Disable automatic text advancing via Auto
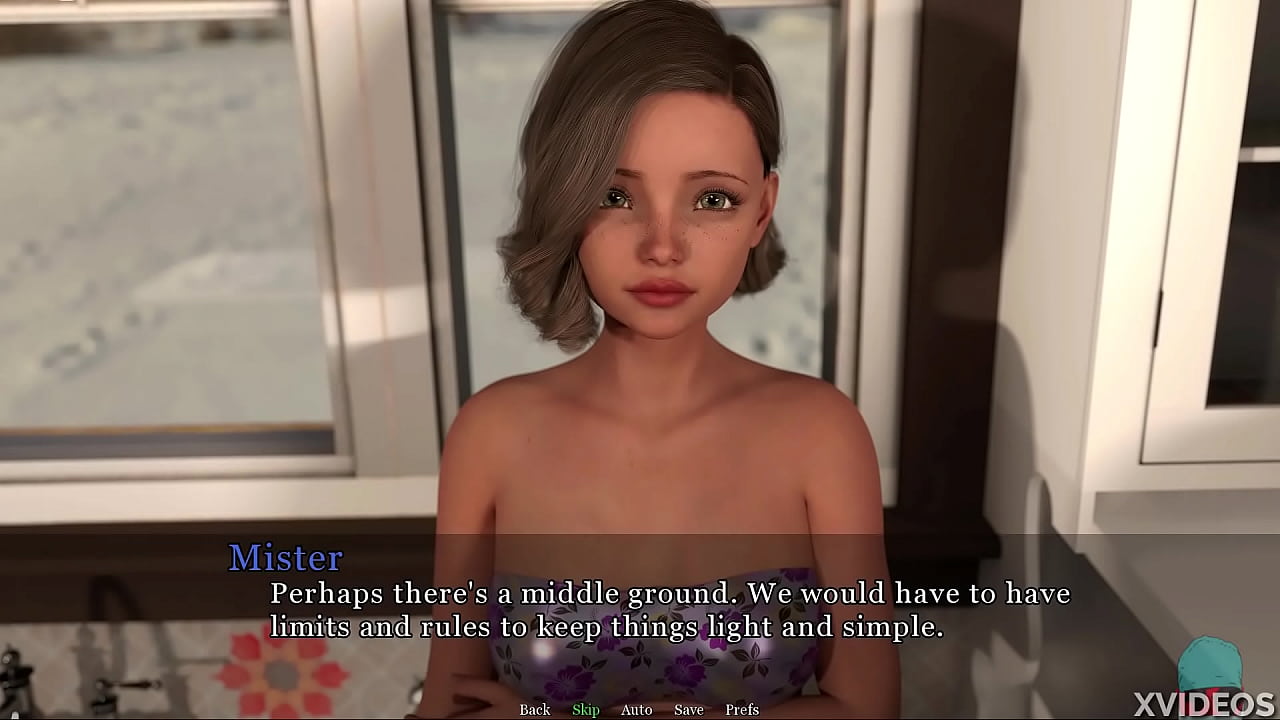The height and width of the screenshot is (720, 1280). tap(636, 709)
